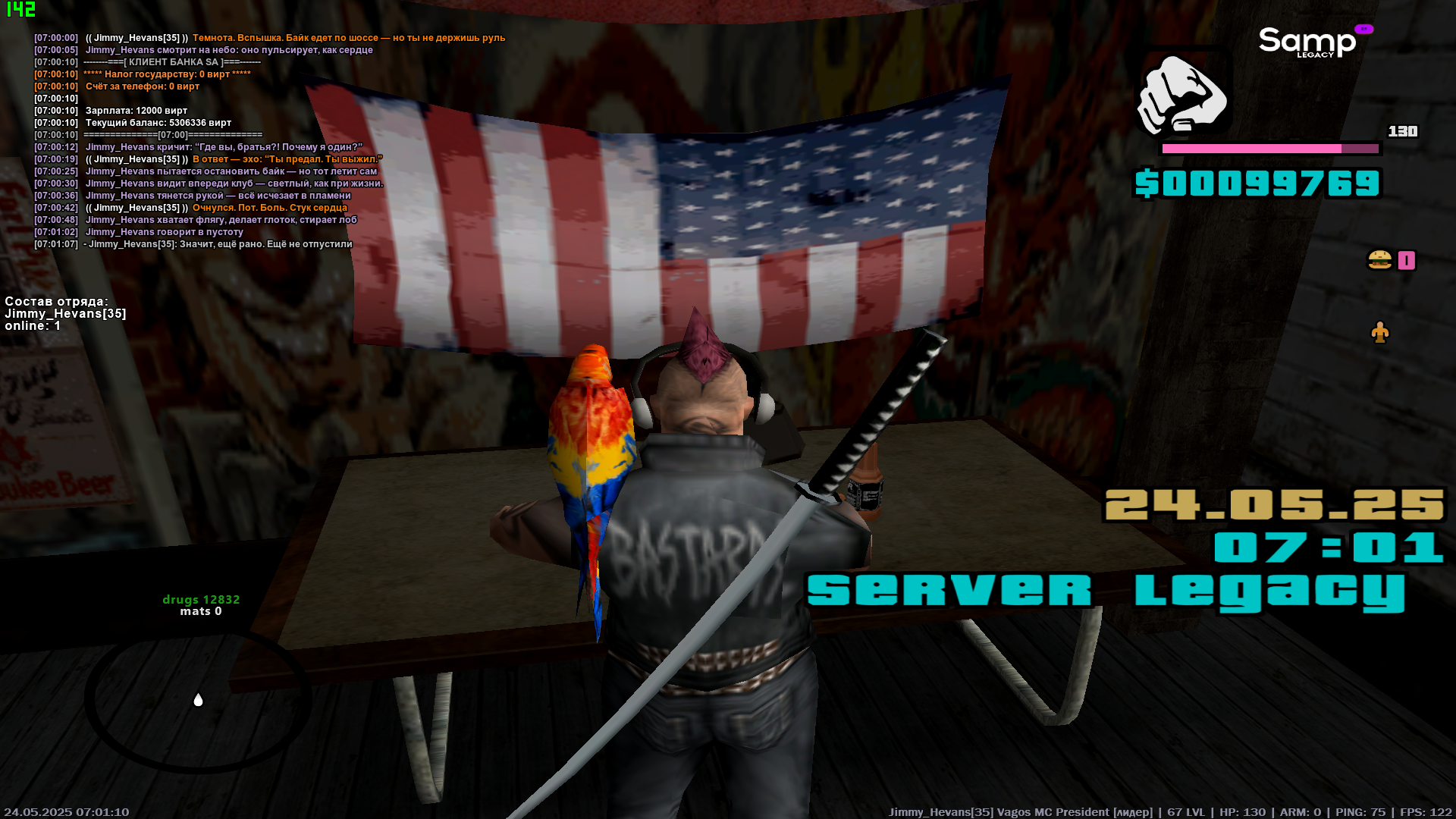Select Jimmy_Hevans[35] in the squad list
Viewport: 1456px width, 819px height.
(x=65, y=313)
